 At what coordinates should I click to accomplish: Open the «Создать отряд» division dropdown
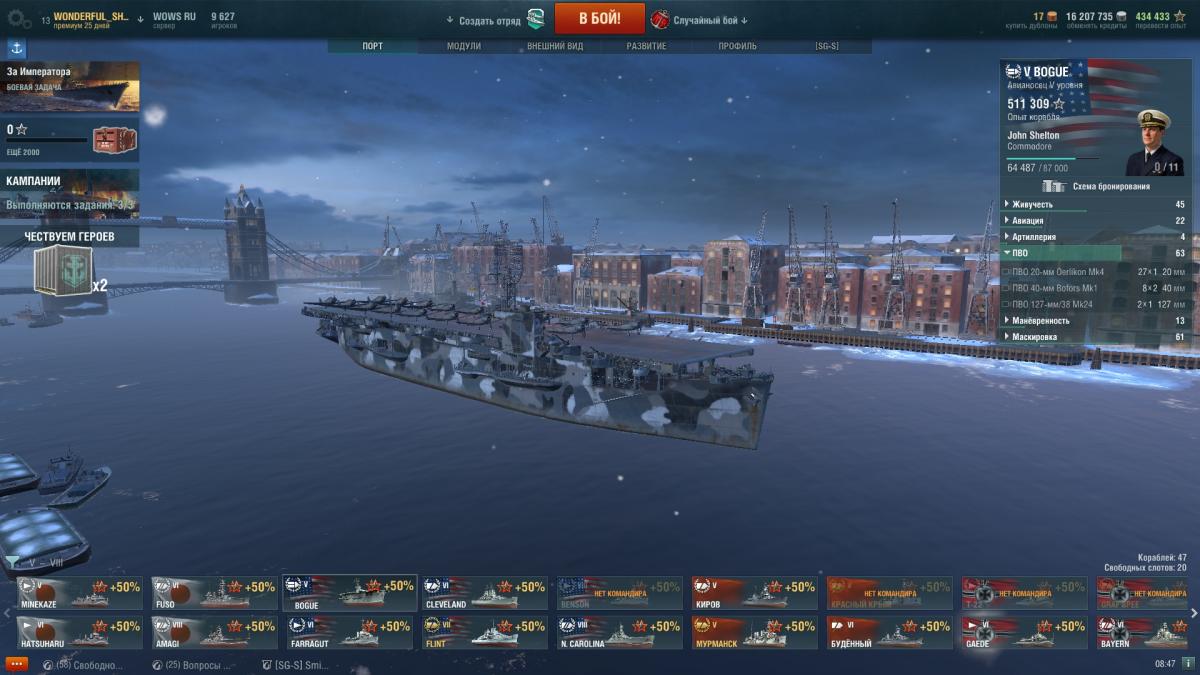[x=490, y=20]
